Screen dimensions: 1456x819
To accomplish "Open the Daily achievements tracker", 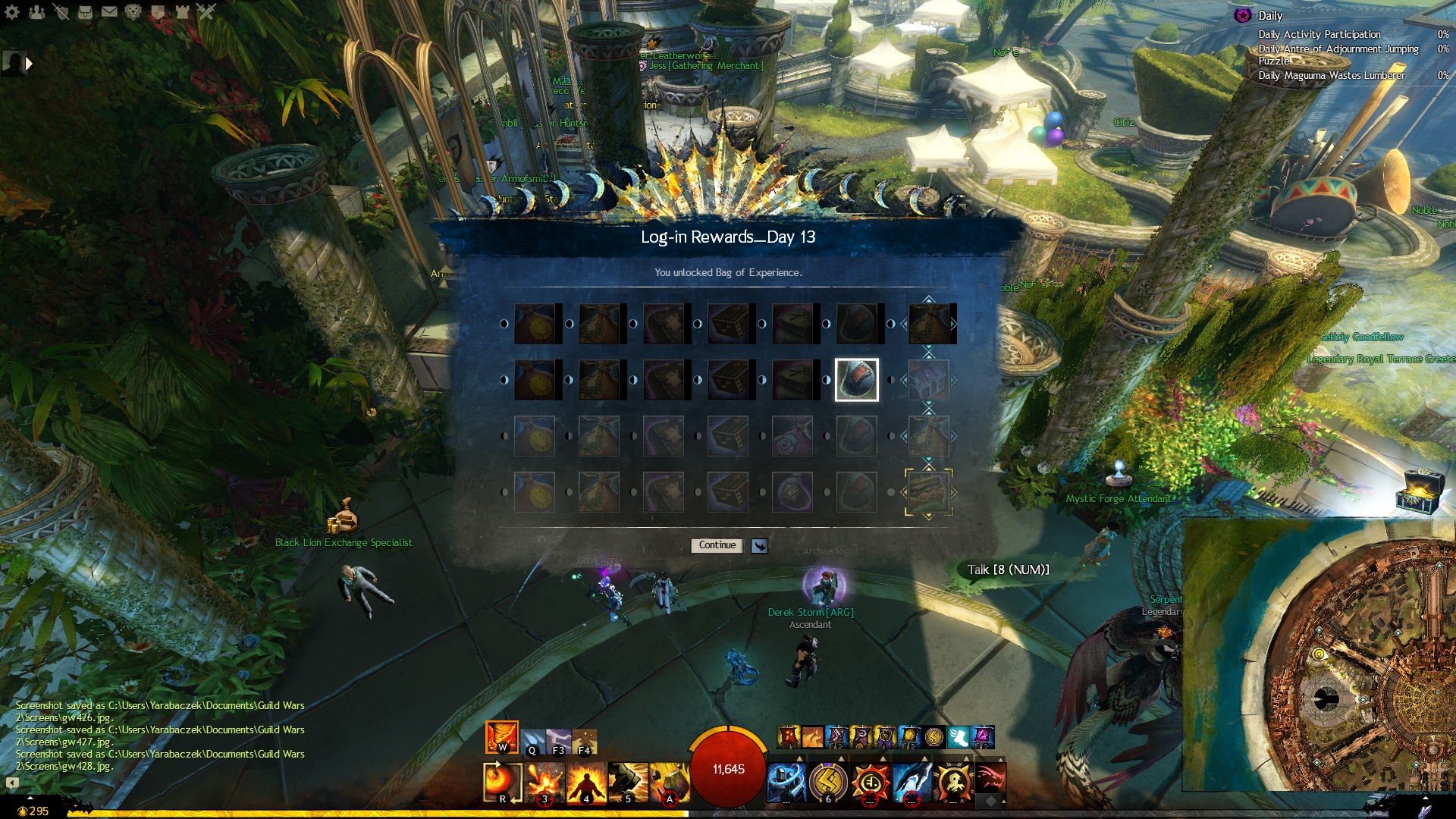I will (1269, 16).
